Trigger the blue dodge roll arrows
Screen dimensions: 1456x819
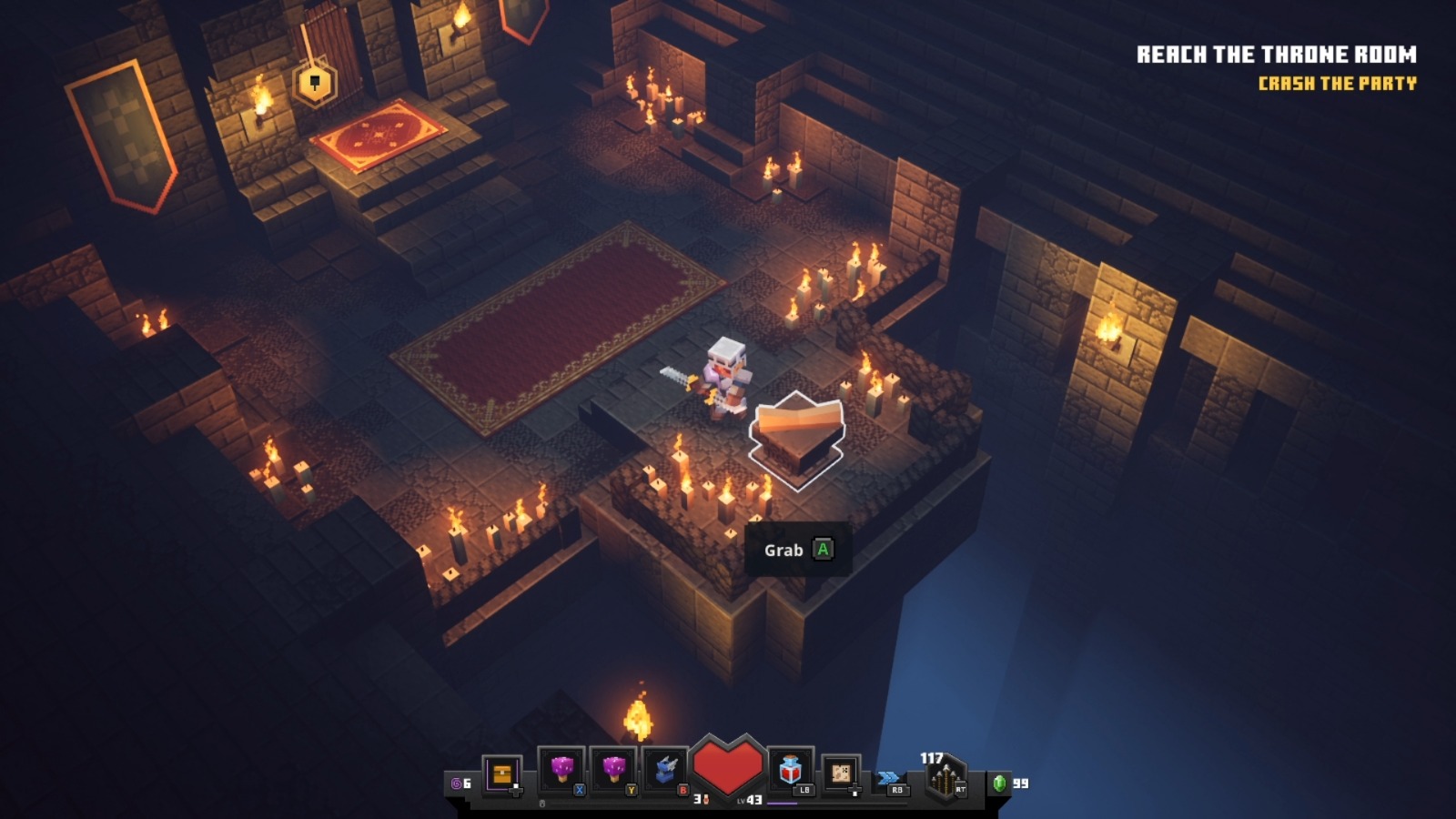point(889,778)
